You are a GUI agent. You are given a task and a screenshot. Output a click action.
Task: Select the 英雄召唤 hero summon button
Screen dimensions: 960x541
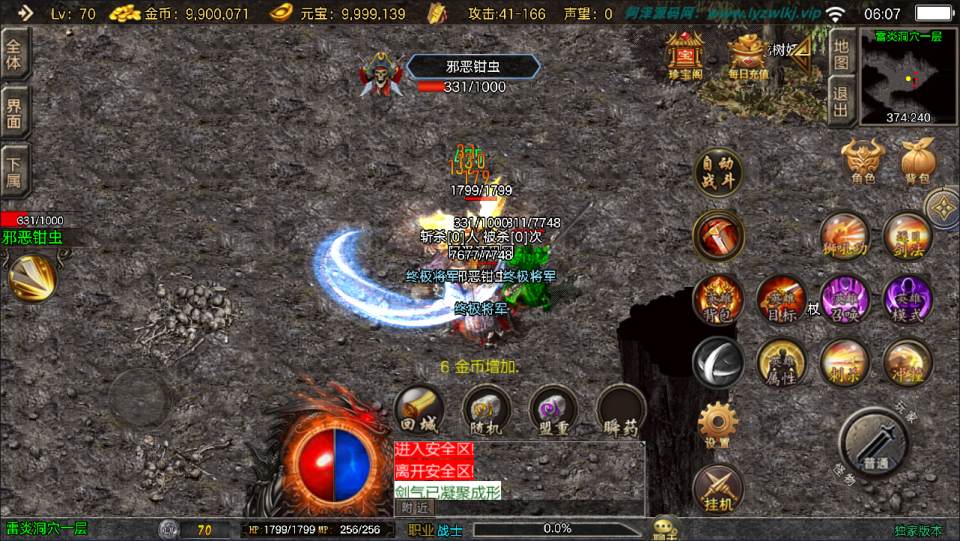coord(844,299)
